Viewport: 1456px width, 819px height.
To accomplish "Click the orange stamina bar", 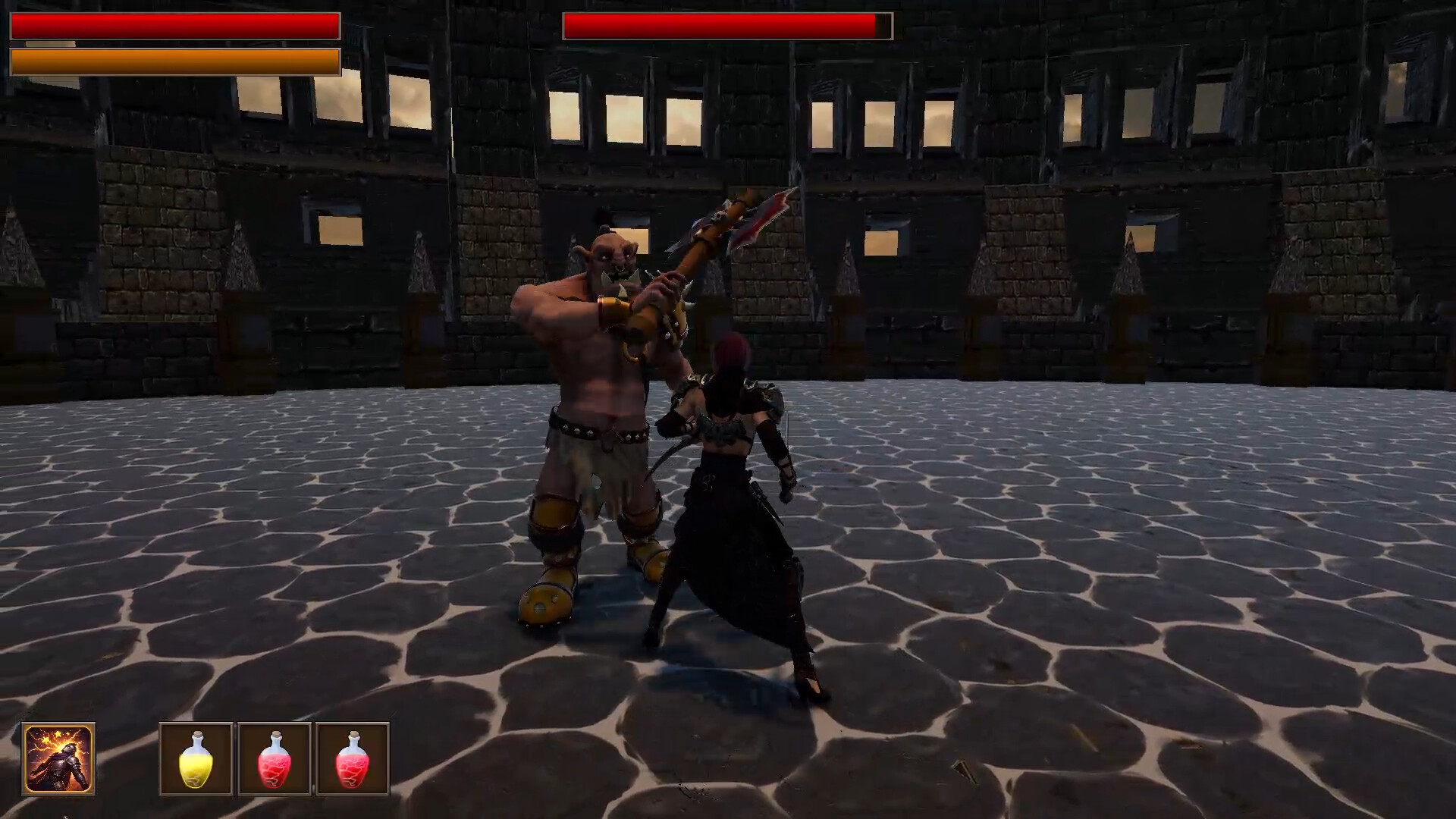I will (x=174, y=61).
